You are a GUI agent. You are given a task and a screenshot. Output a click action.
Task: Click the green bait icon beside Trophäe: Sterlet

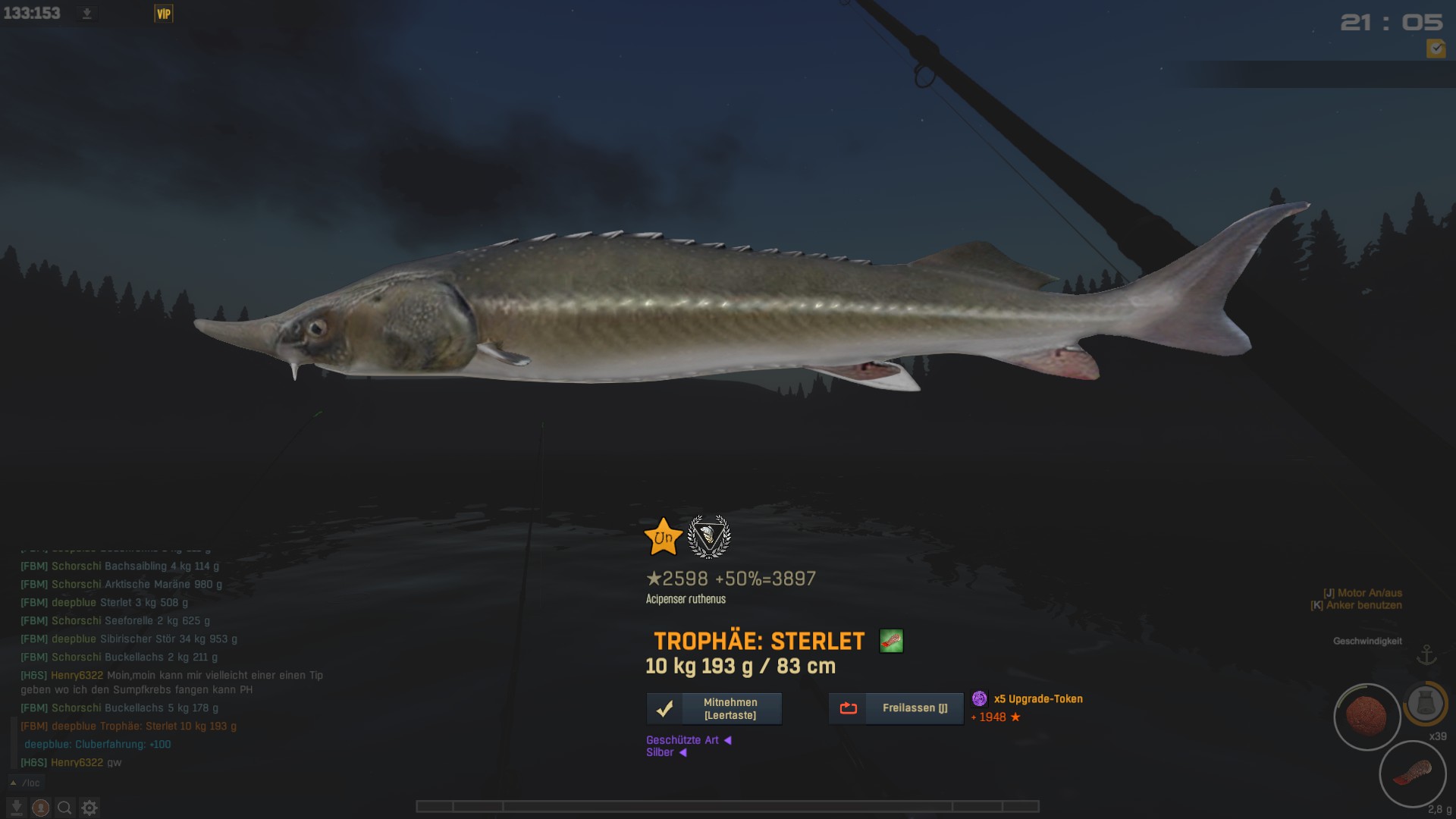891,642
